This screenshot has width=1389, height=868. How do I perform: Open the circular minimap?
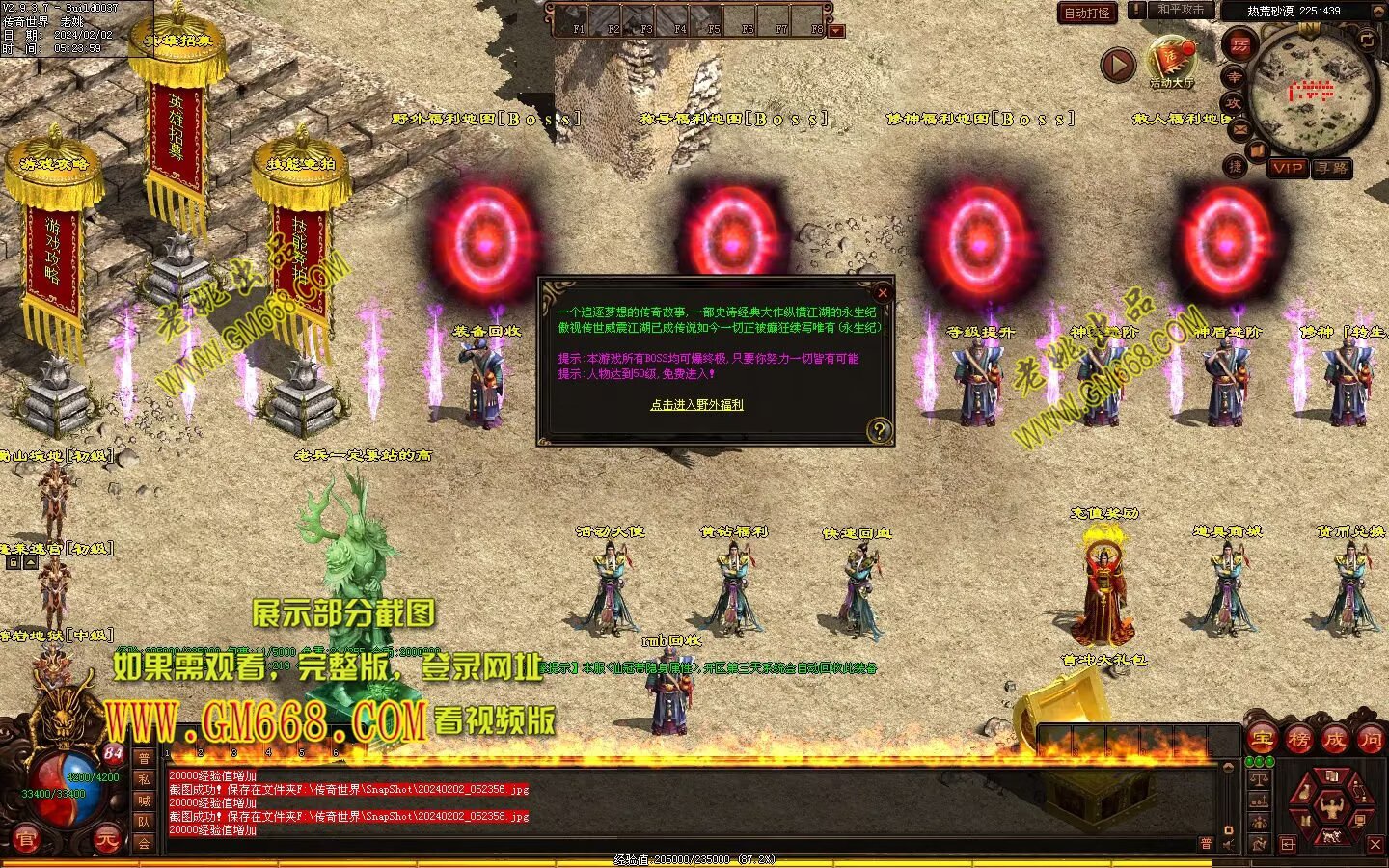[1311, 92]
